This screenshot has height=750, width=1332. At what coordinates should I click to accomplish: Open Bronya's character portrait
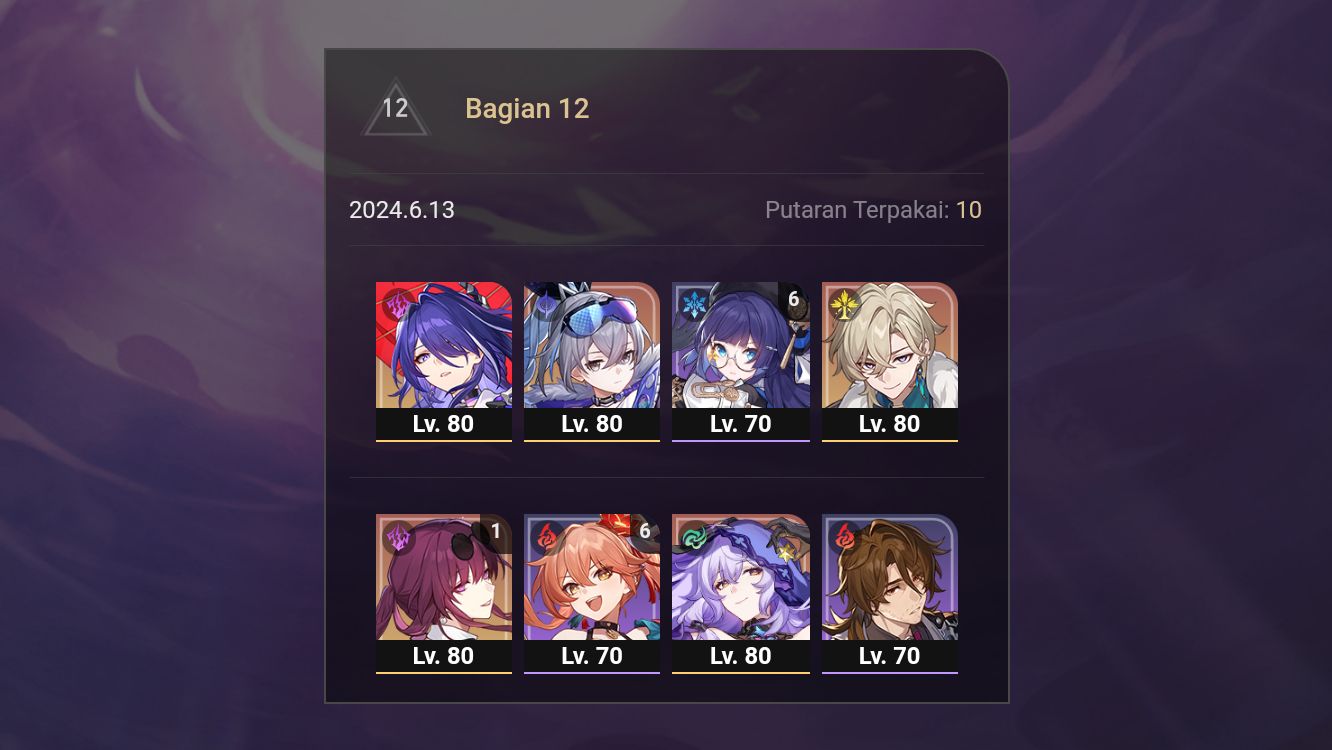[x=592, y=344]
